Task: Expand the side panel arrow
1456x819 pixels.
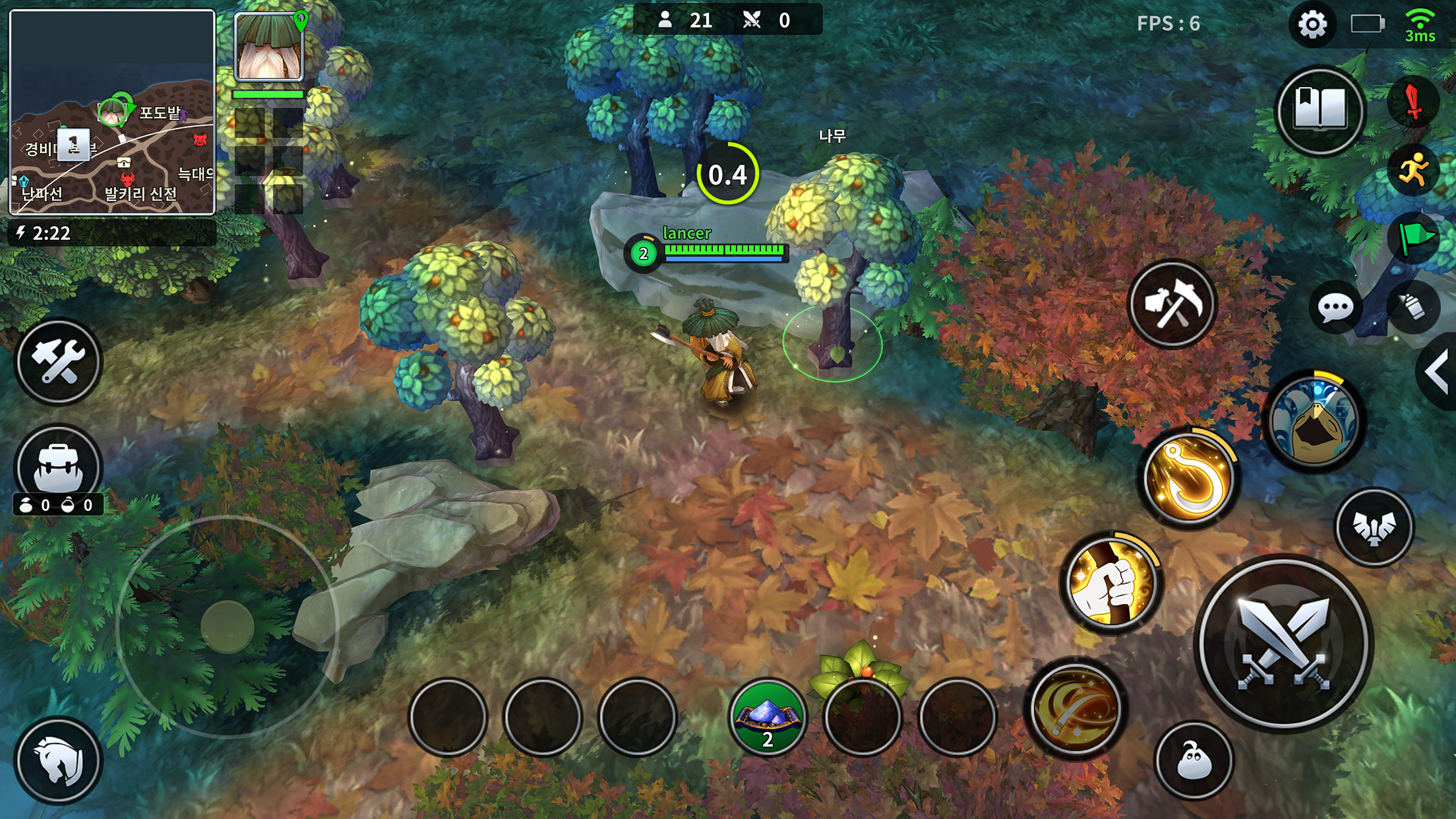Action: 1438,372
